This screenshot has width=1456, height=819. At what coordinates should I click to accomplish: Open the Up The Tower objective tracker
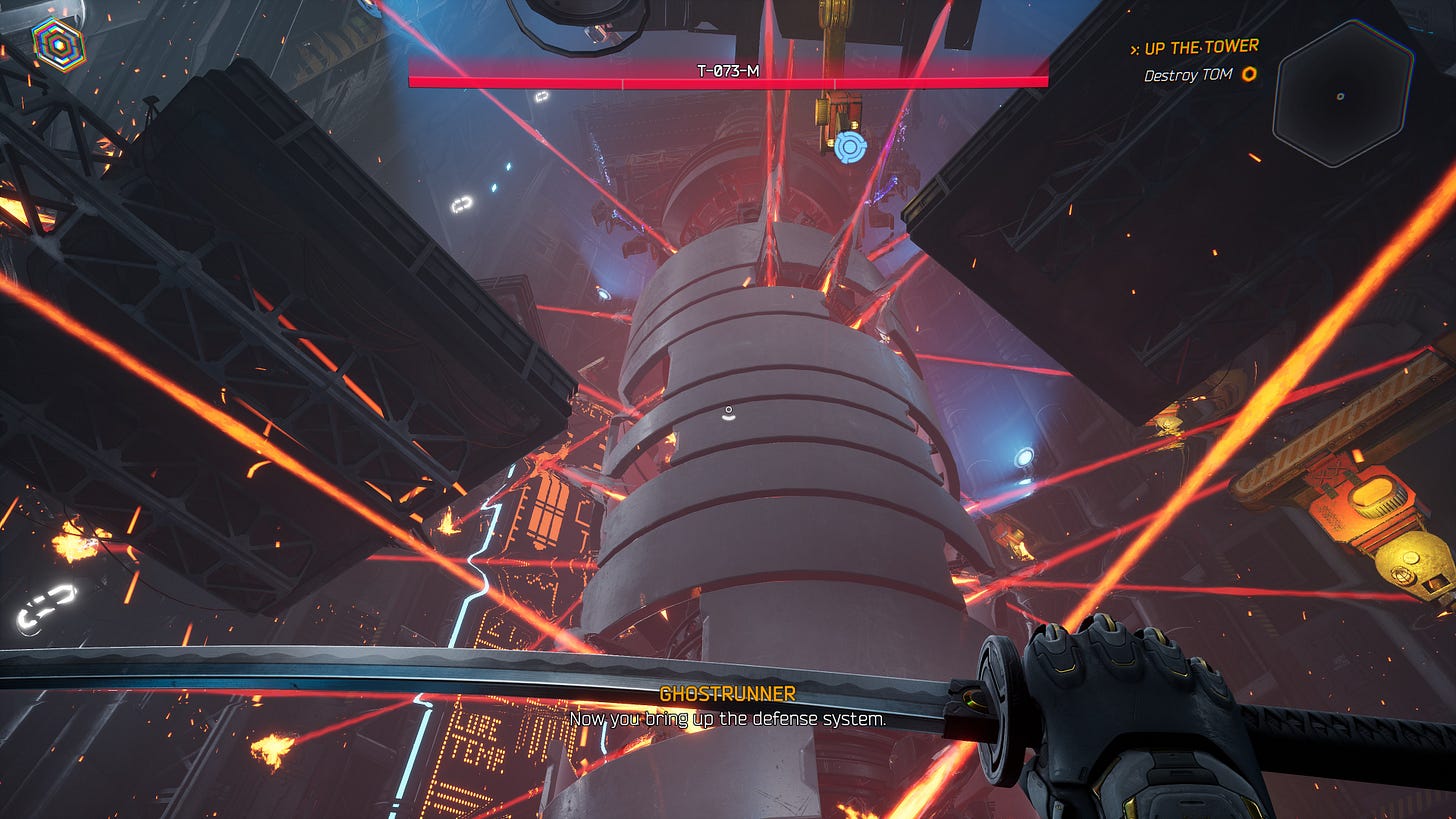coord(1193,47)
